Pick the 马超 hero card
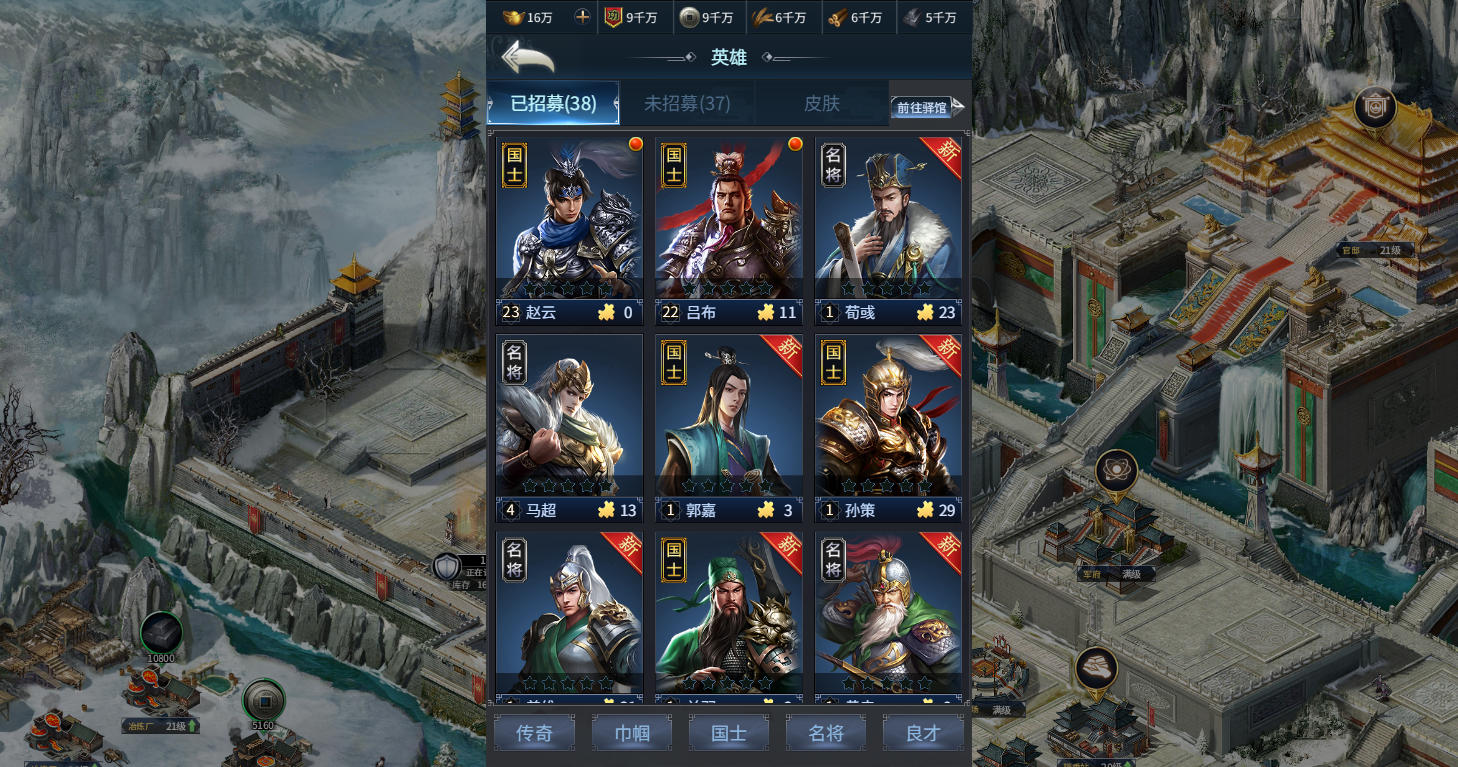This screenshot has width=1458, height=767. point(569,427)
